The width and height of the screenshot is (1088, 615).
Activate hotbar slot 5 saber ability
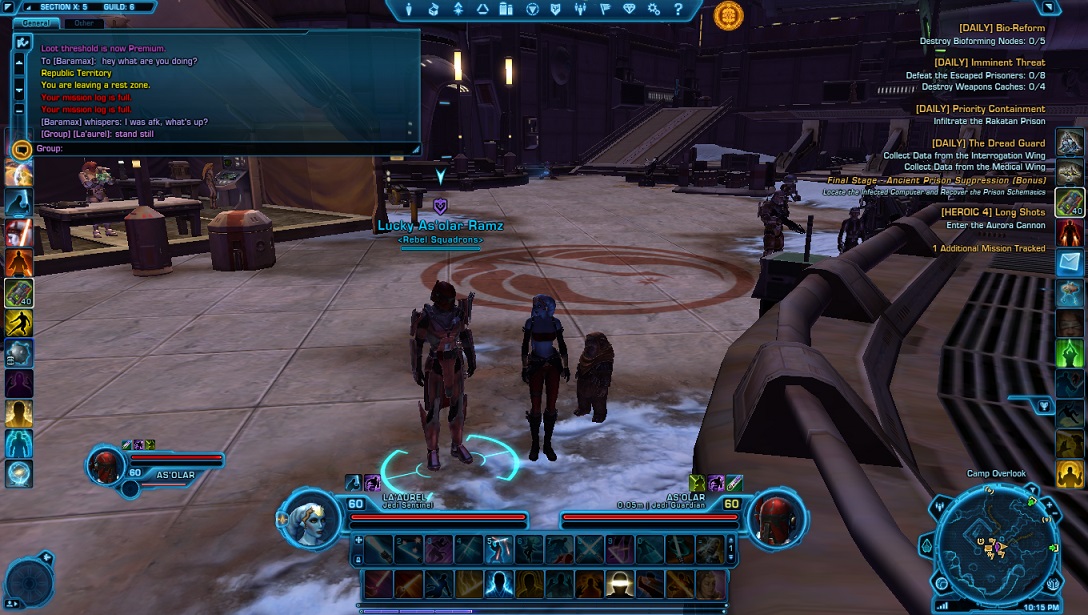[498, 548]
